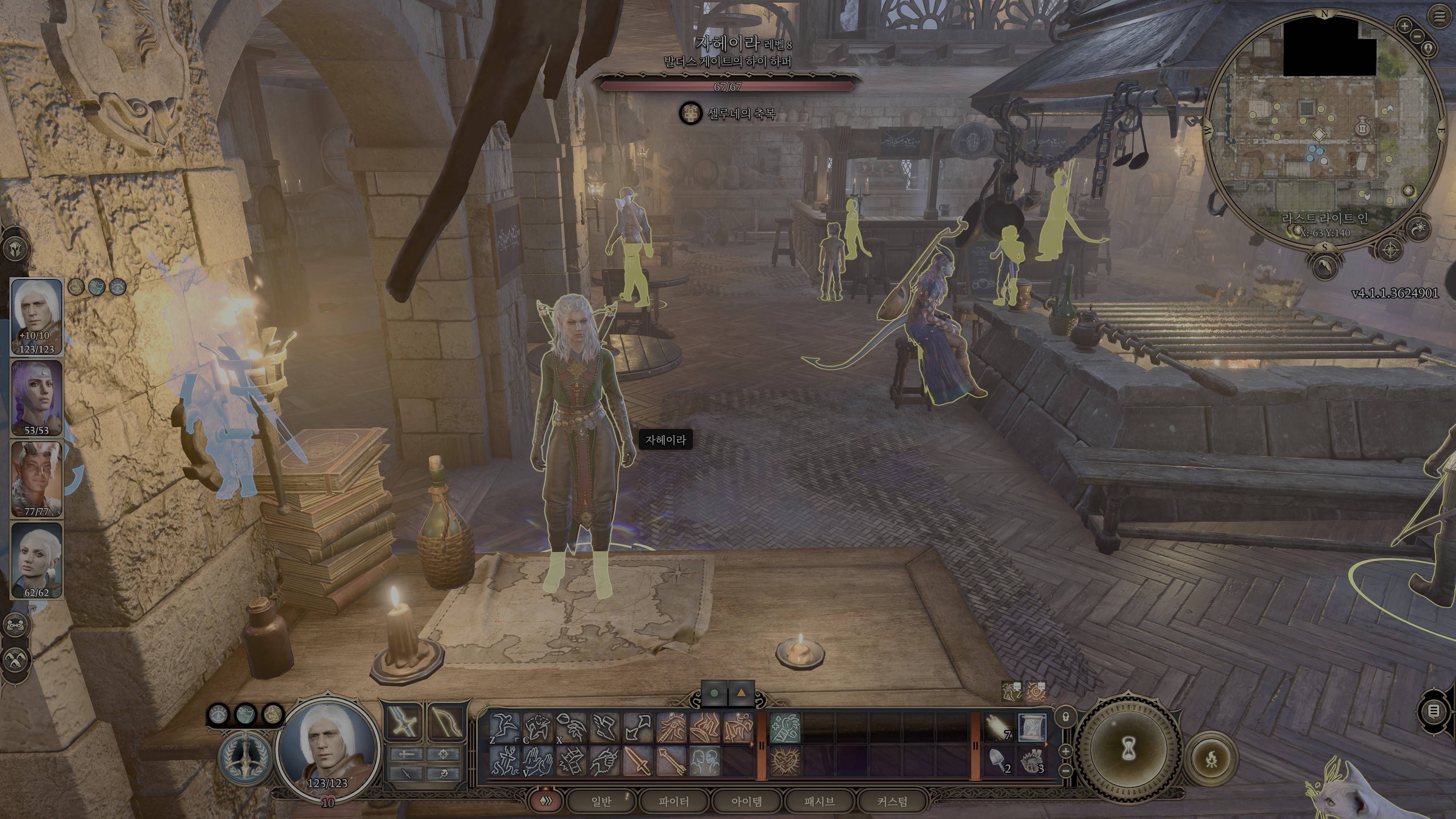Viewport: 1456px width, 819px height.
Task: Open the 아이템 hotbar tab
Action: pos(747,801)
